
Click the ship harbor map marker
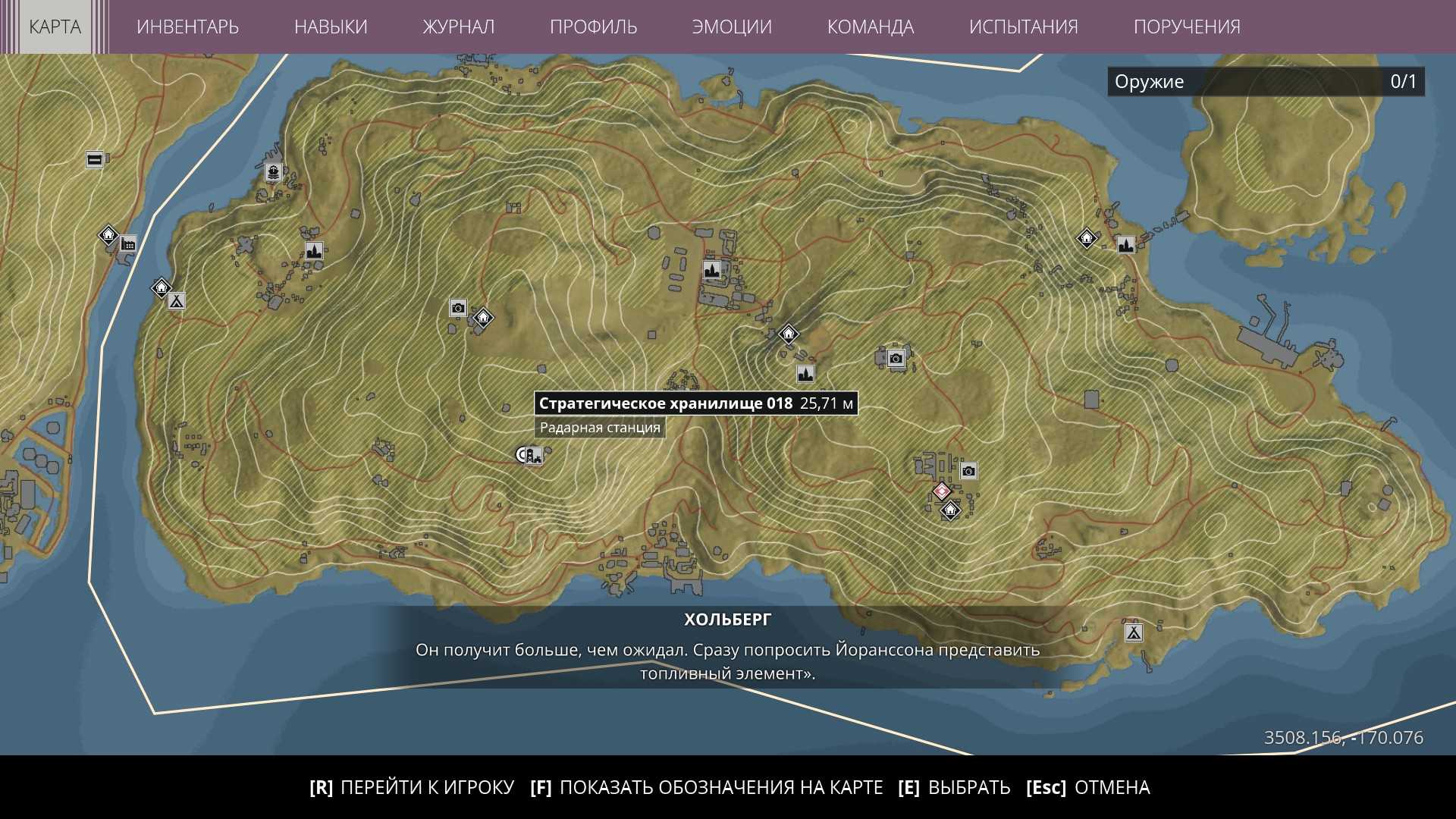click(x=273, y=172)
